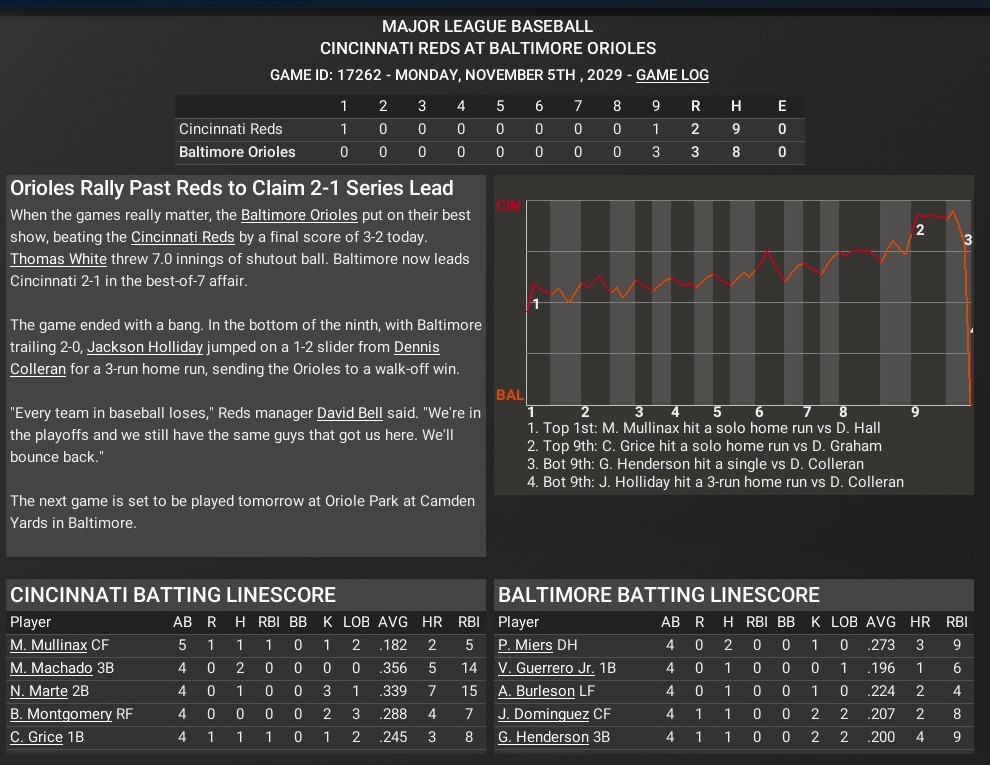Open the Cincinnati Reds team link in article
This screenshot has height=765, width=990.
183,237
